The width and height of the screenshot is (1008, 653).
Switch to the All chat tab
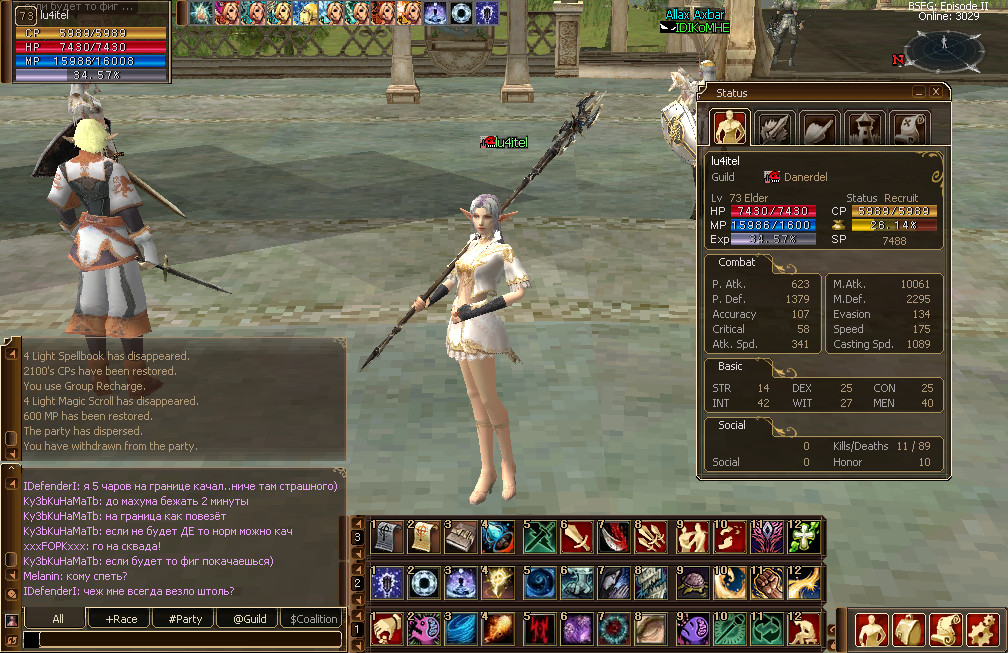tap(58, 619)
